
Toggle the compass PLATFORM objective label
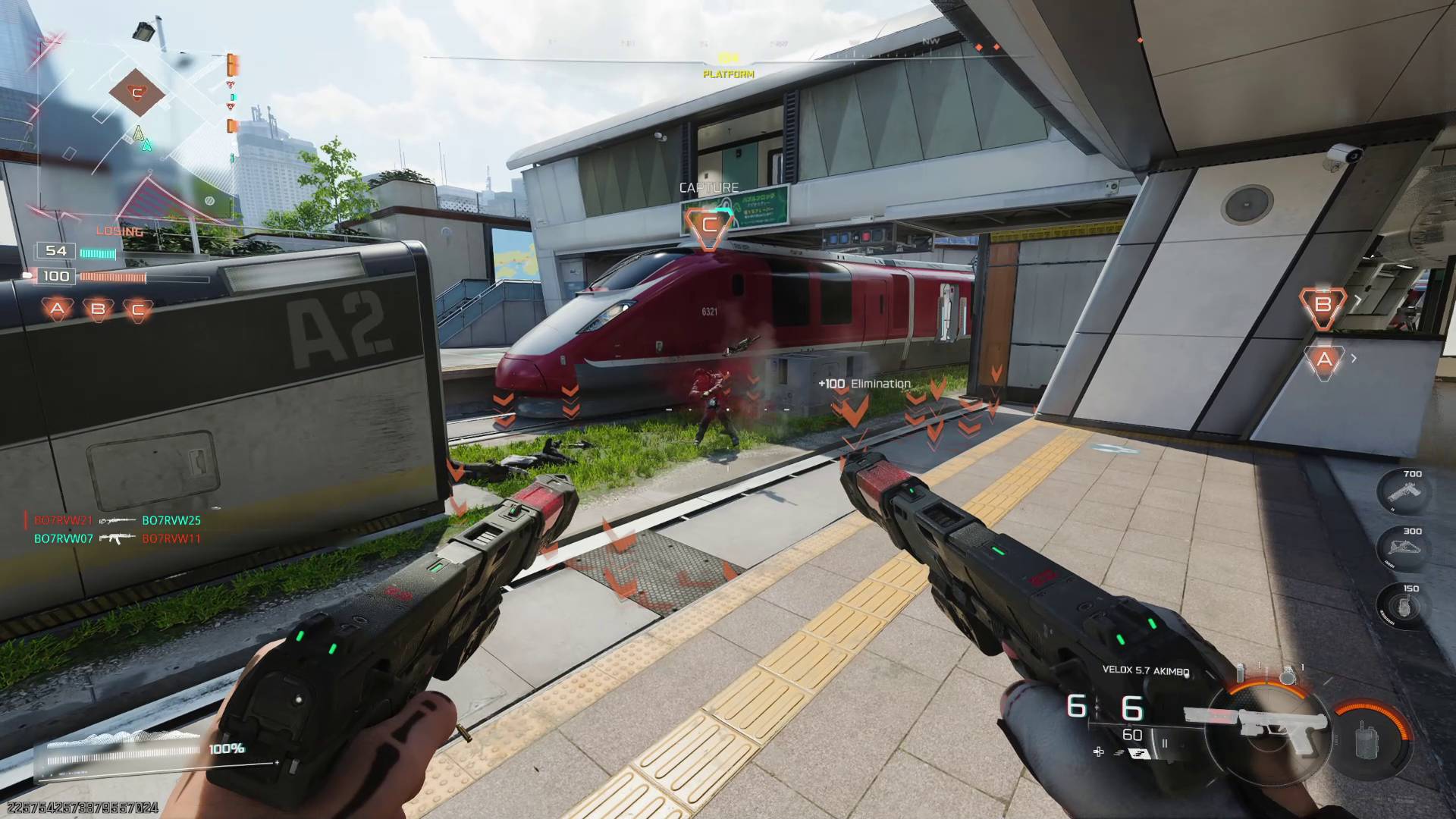(x=729, y=75)
